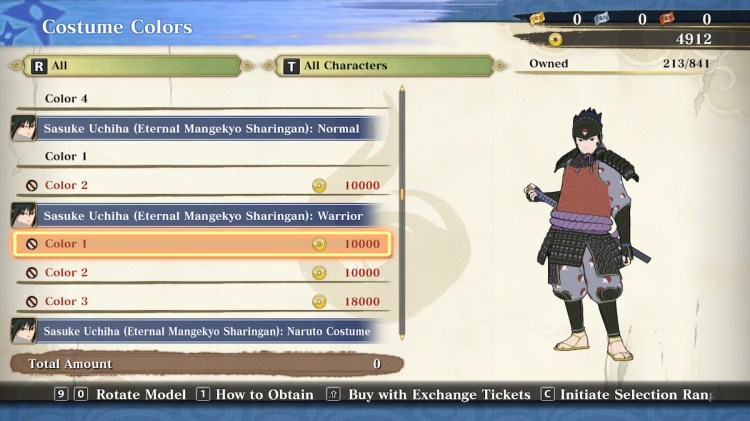Select the highlighted Color 1 Warrior row
The image size is (750, 421).
tap(200, 244)
